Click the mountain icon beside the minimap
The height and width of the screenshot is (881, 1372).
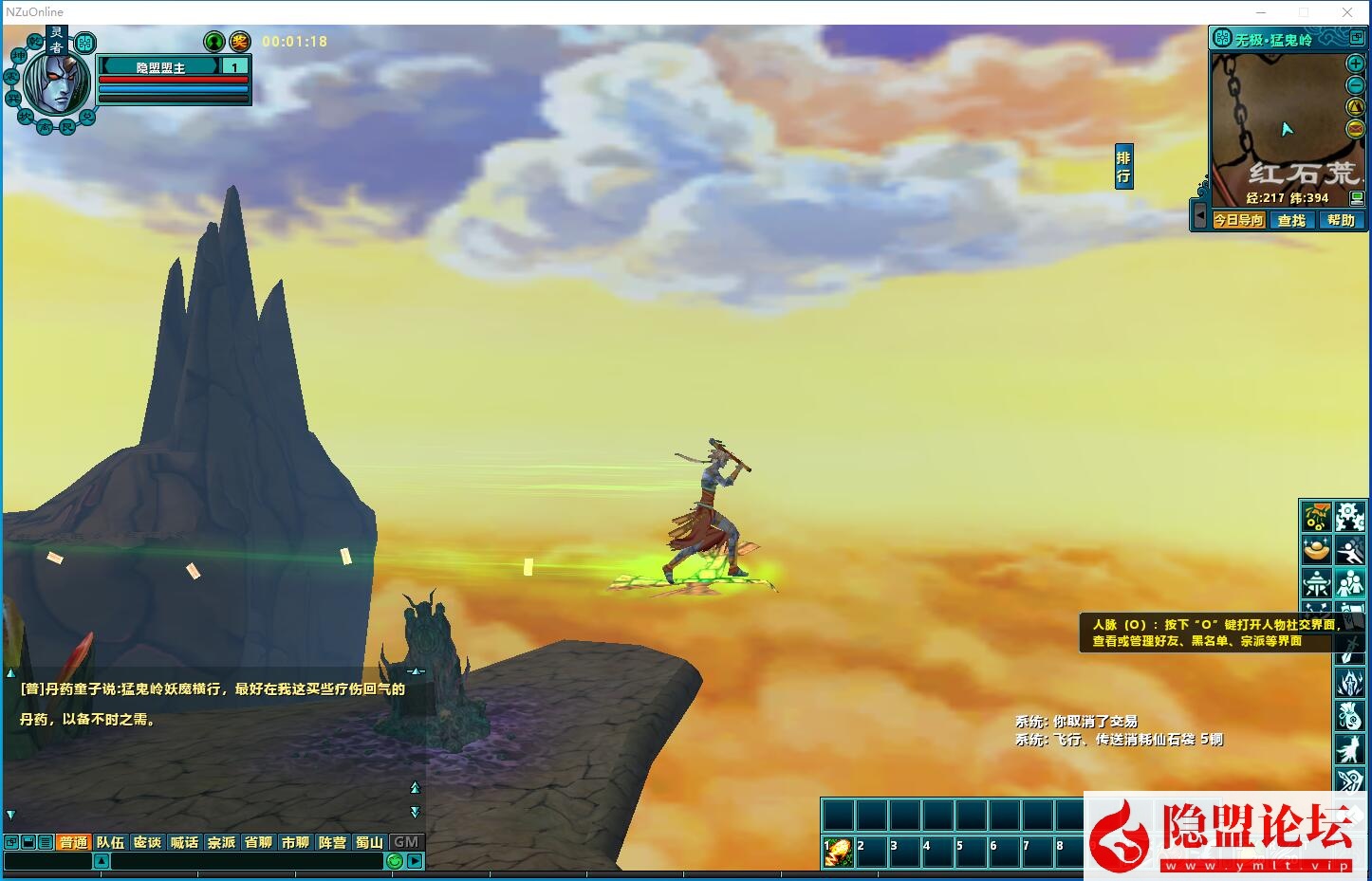(x=1356, y=107)
